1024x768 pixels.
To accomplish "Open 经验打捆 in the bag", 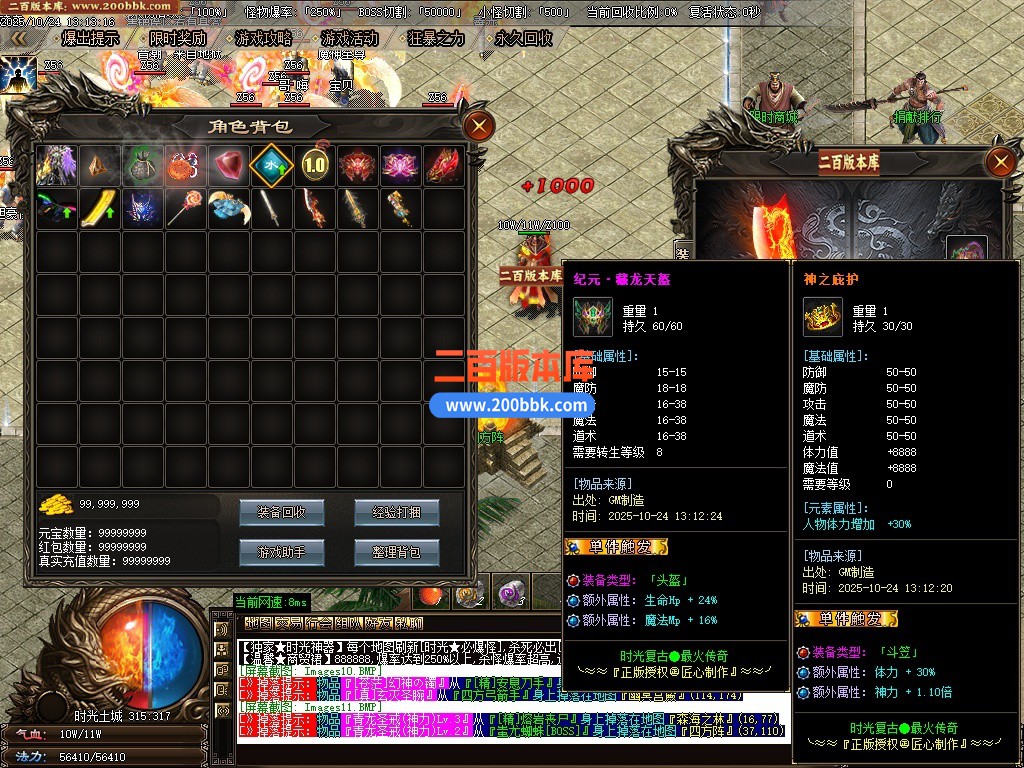I will [x=396, y=512].
